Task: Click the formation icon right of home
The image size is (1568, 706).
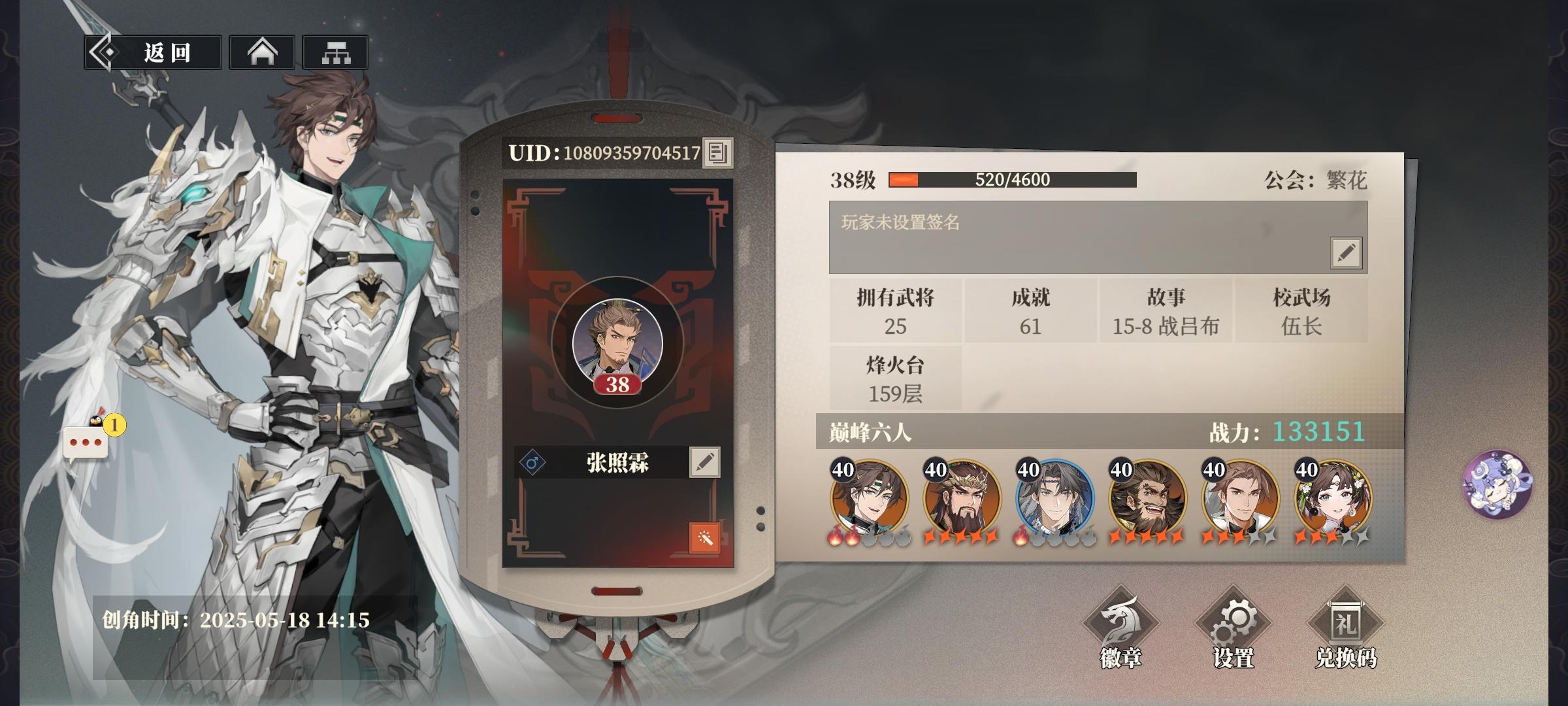Action: click(x=335, y=54)
